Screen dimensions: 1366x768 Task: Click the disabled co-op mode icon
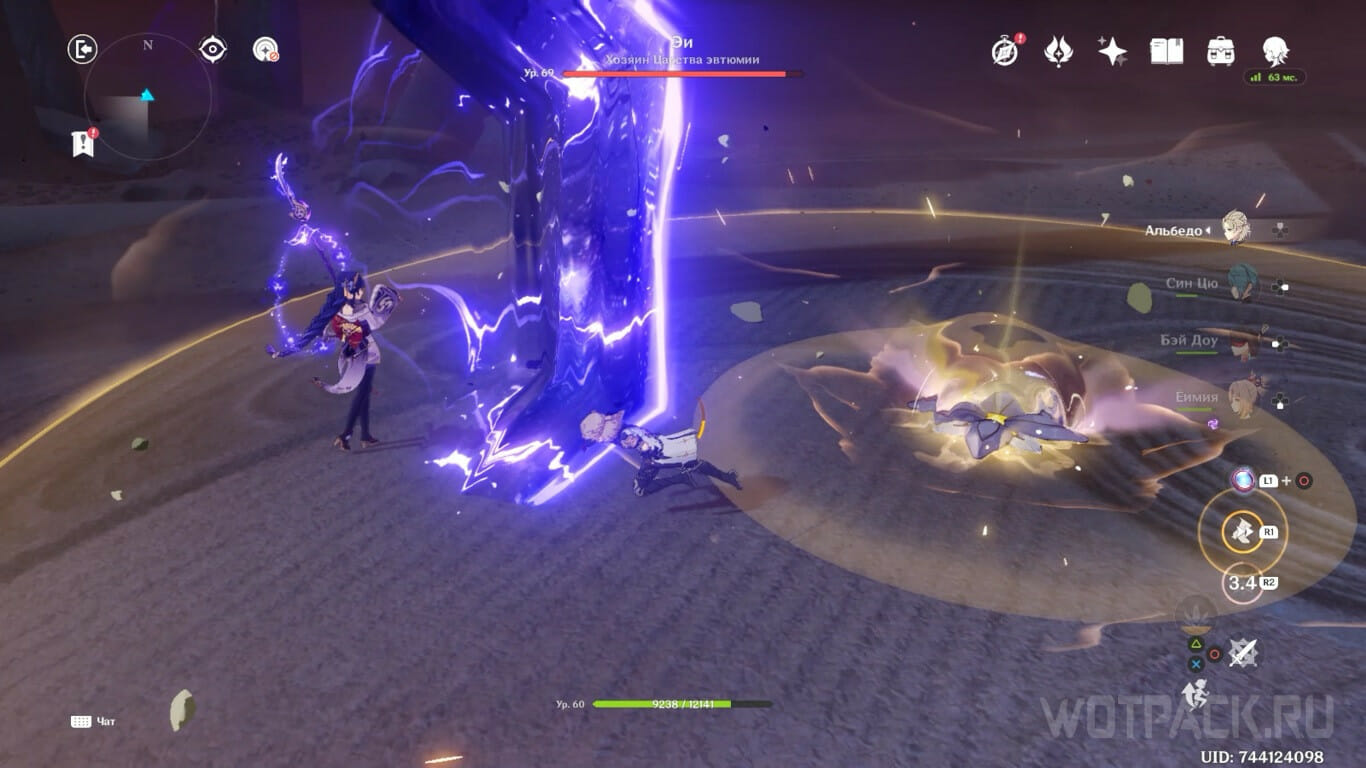[265, 49]
